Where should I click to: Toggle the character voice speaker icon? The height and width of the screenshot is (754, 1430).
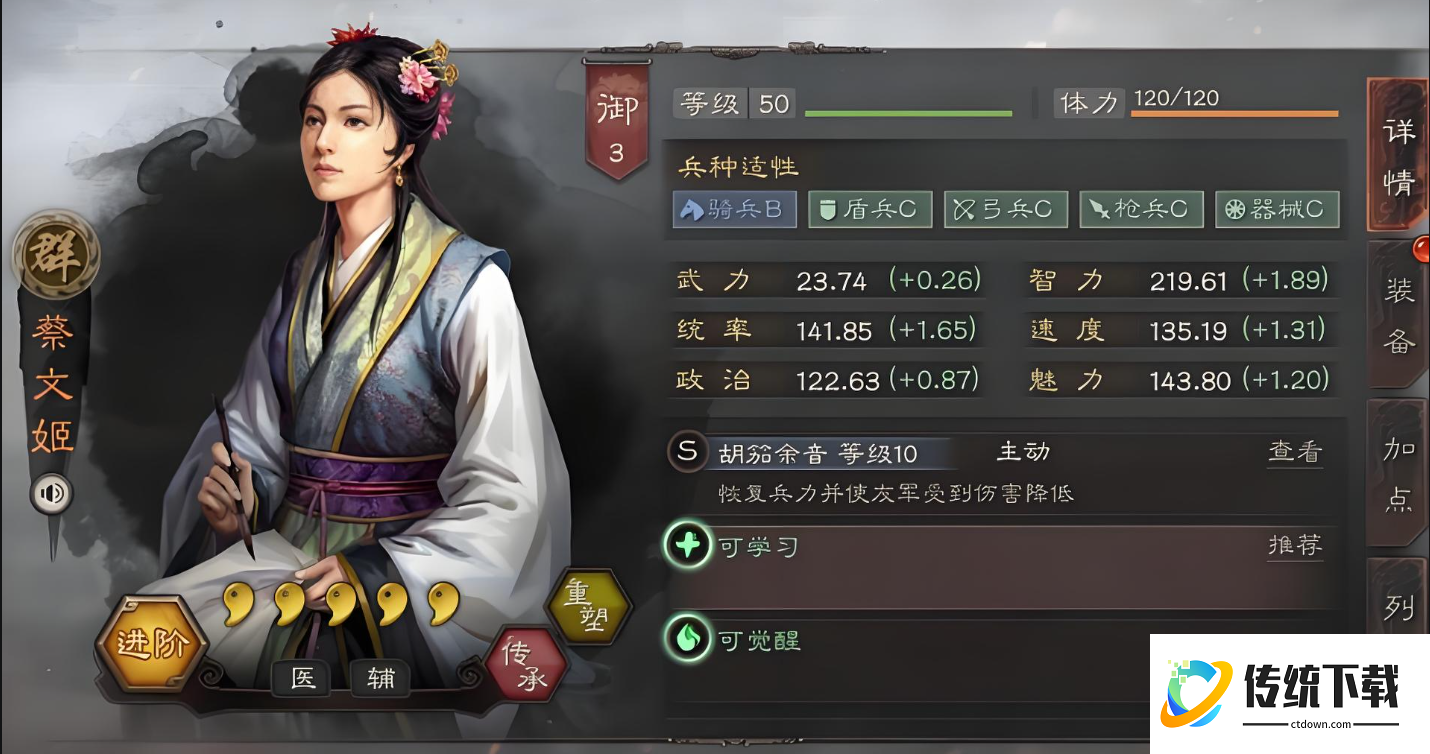[49, 492]
